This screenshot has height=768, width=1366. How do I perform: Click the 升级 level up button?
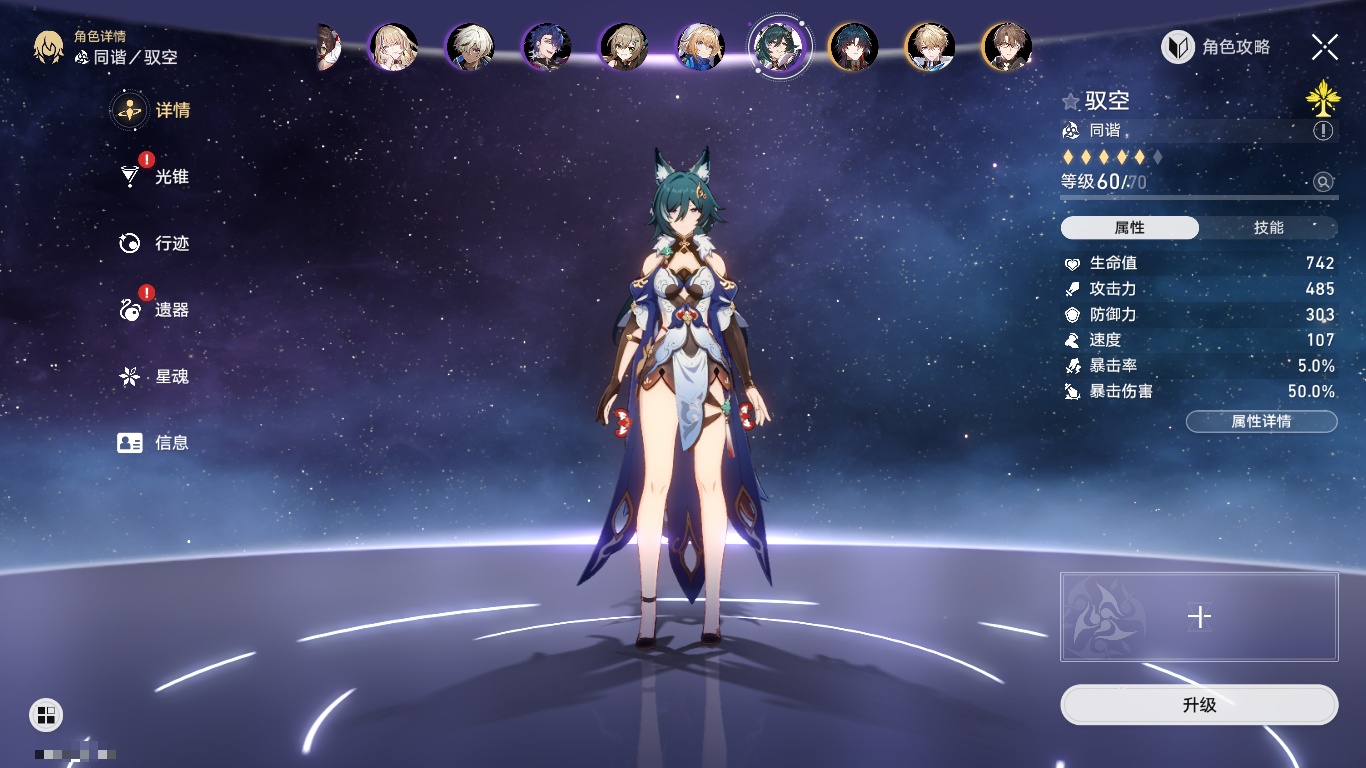pyautogui.click(x=1199, y=705)
